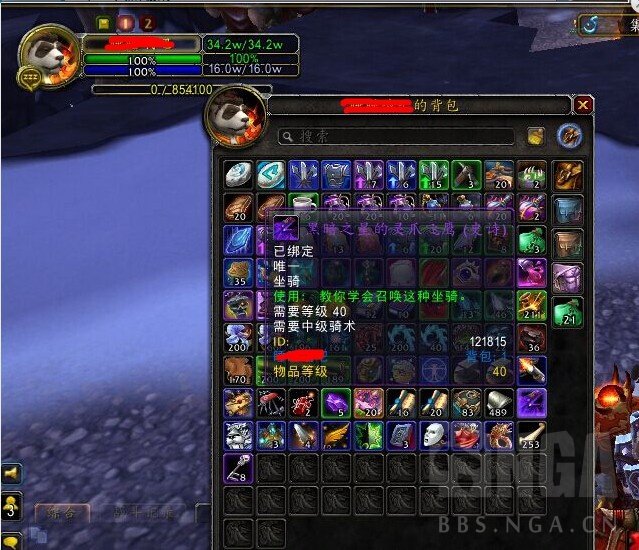Select the chestplate armor item
This screenshot has width=639, height=550.
pos(336,176)
